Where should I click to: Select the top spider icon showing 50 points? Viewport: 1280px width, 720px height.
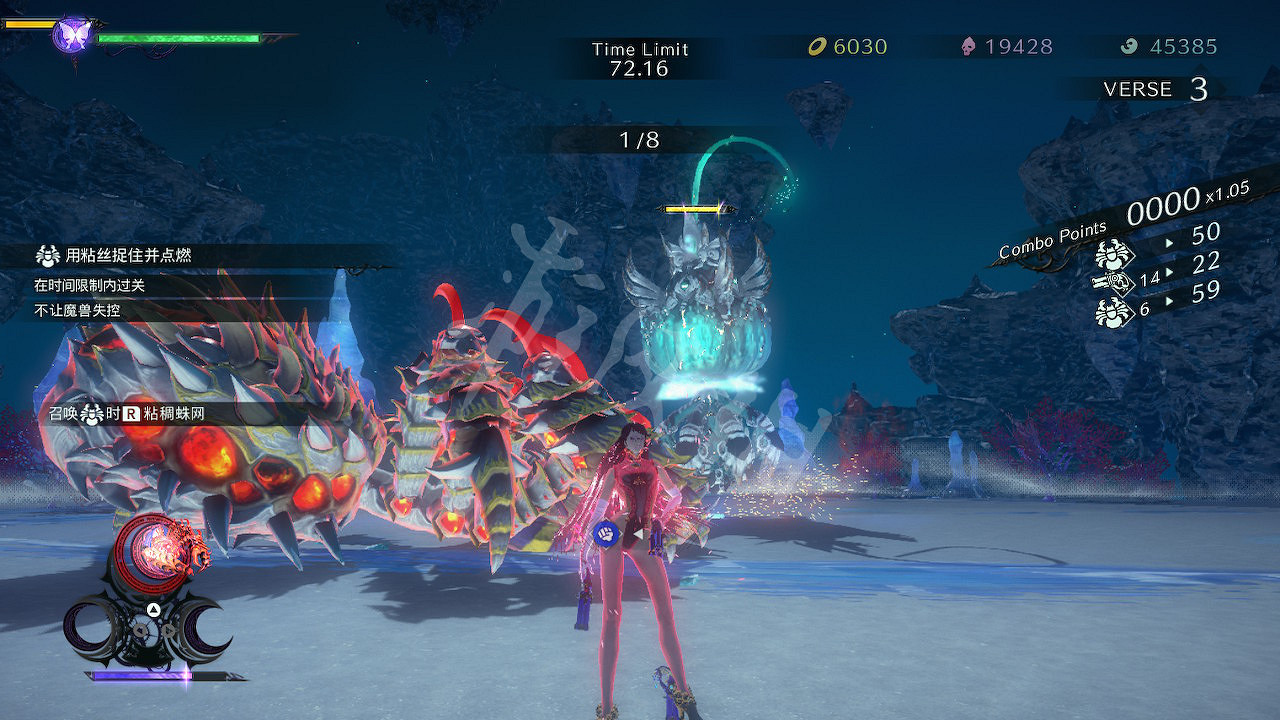(1115, 253)
